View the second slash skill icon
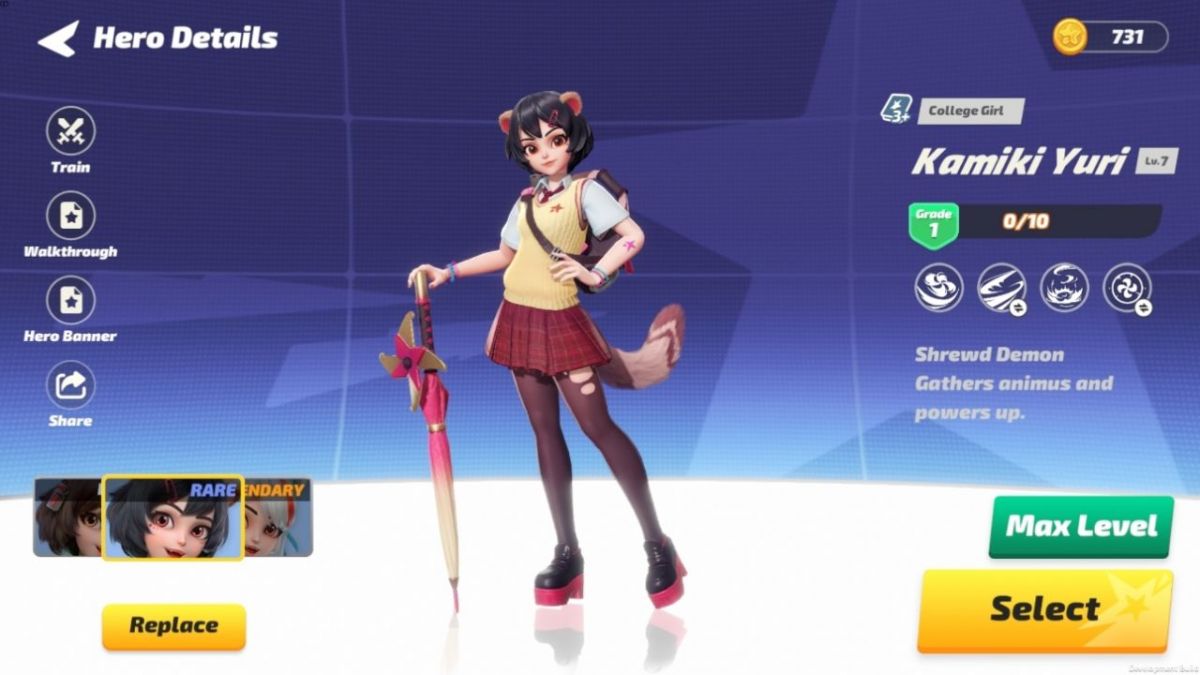 tap(1001, 288)
